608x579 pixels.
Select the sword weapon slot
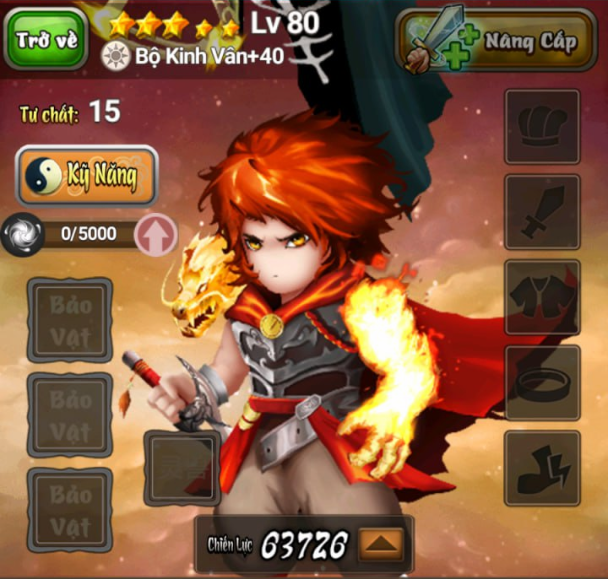(x=542, y=212)
